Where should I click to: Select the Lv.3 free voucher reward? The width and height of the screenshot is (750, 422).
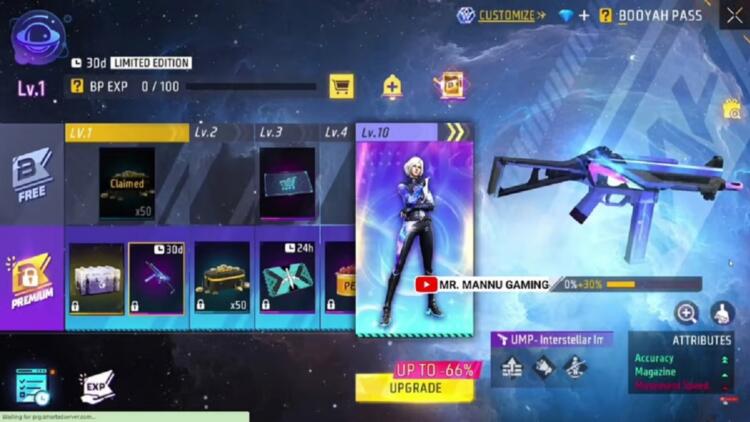click(287, 183)
